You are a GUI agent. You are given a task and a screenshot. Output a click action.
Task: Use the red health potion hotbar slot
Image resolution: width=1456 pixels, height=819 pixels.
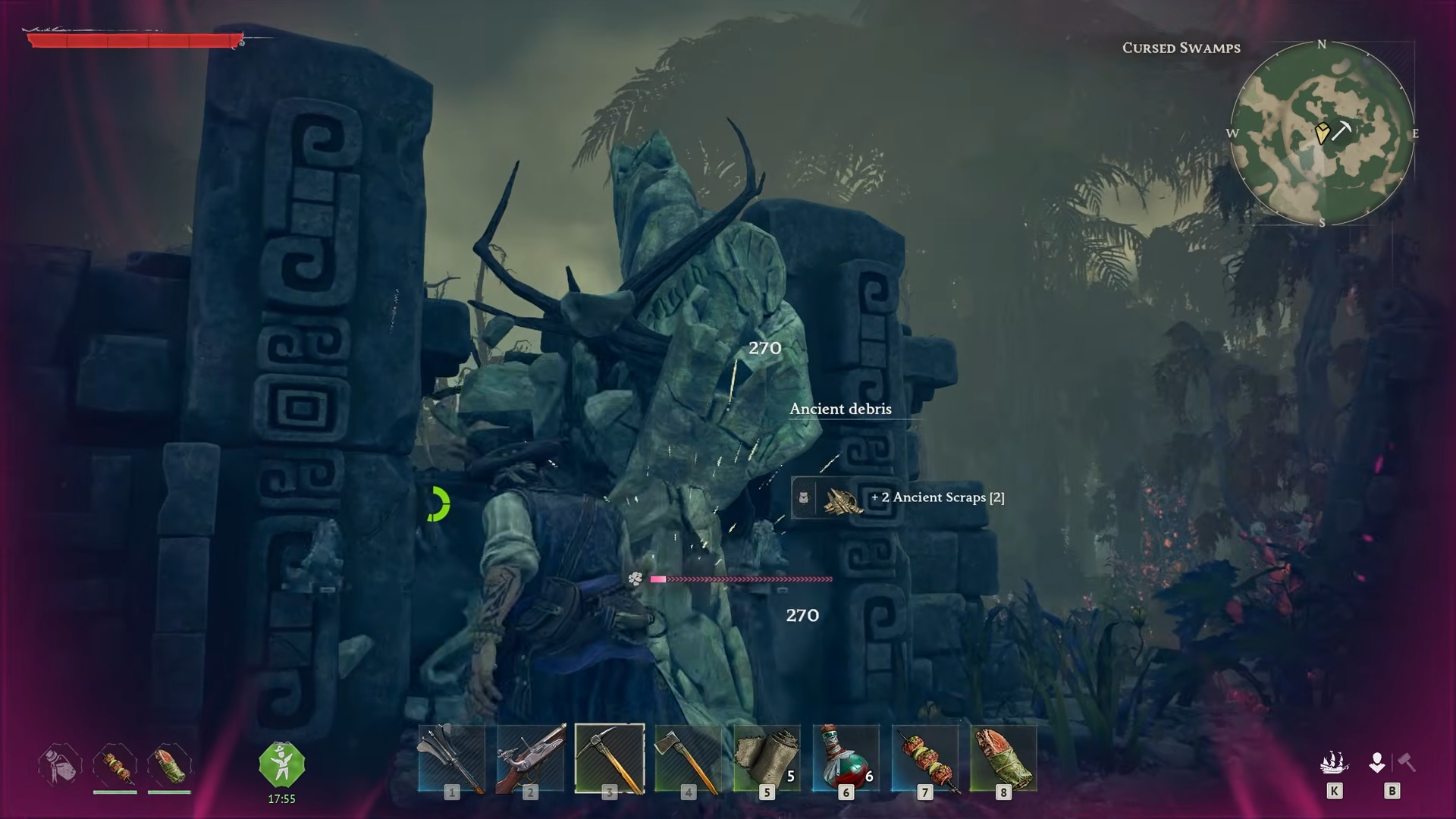point(846,758)
